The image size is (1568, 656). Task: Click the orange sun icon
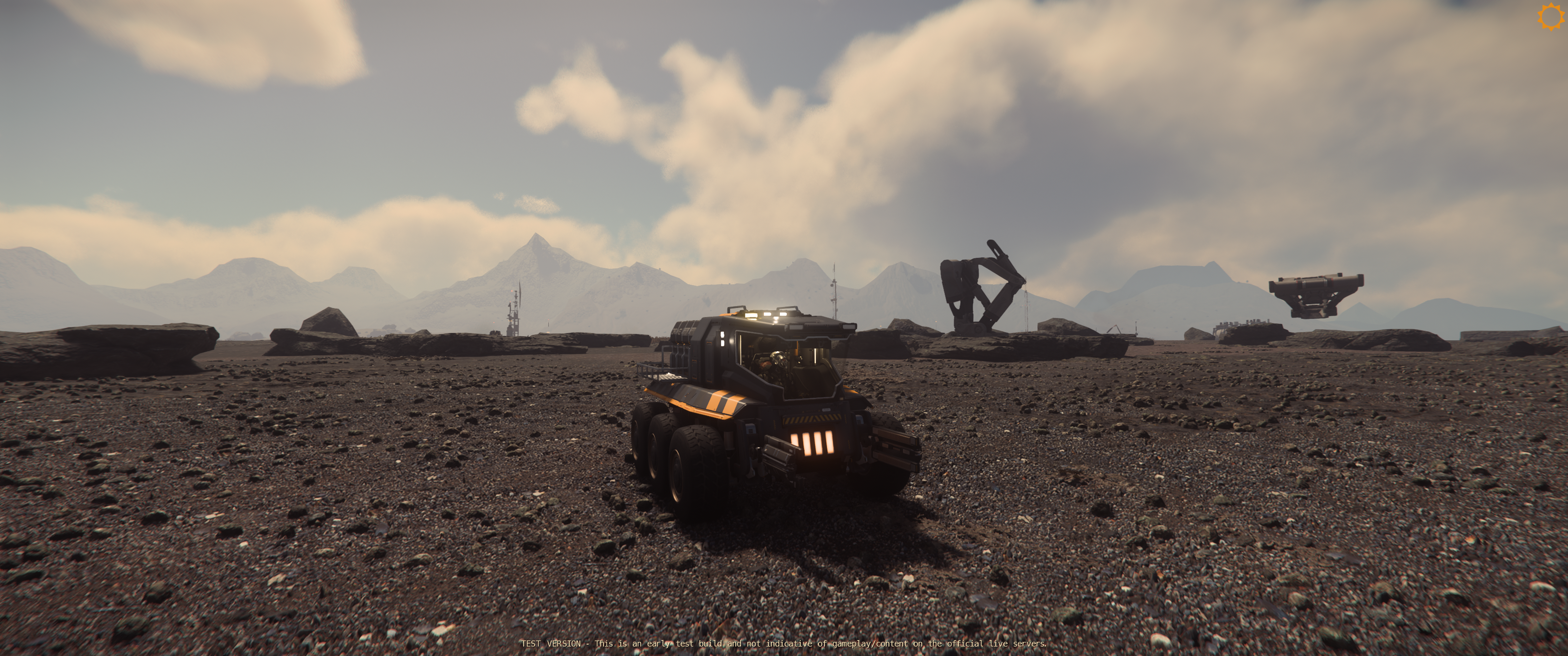tap(1550, 16)
